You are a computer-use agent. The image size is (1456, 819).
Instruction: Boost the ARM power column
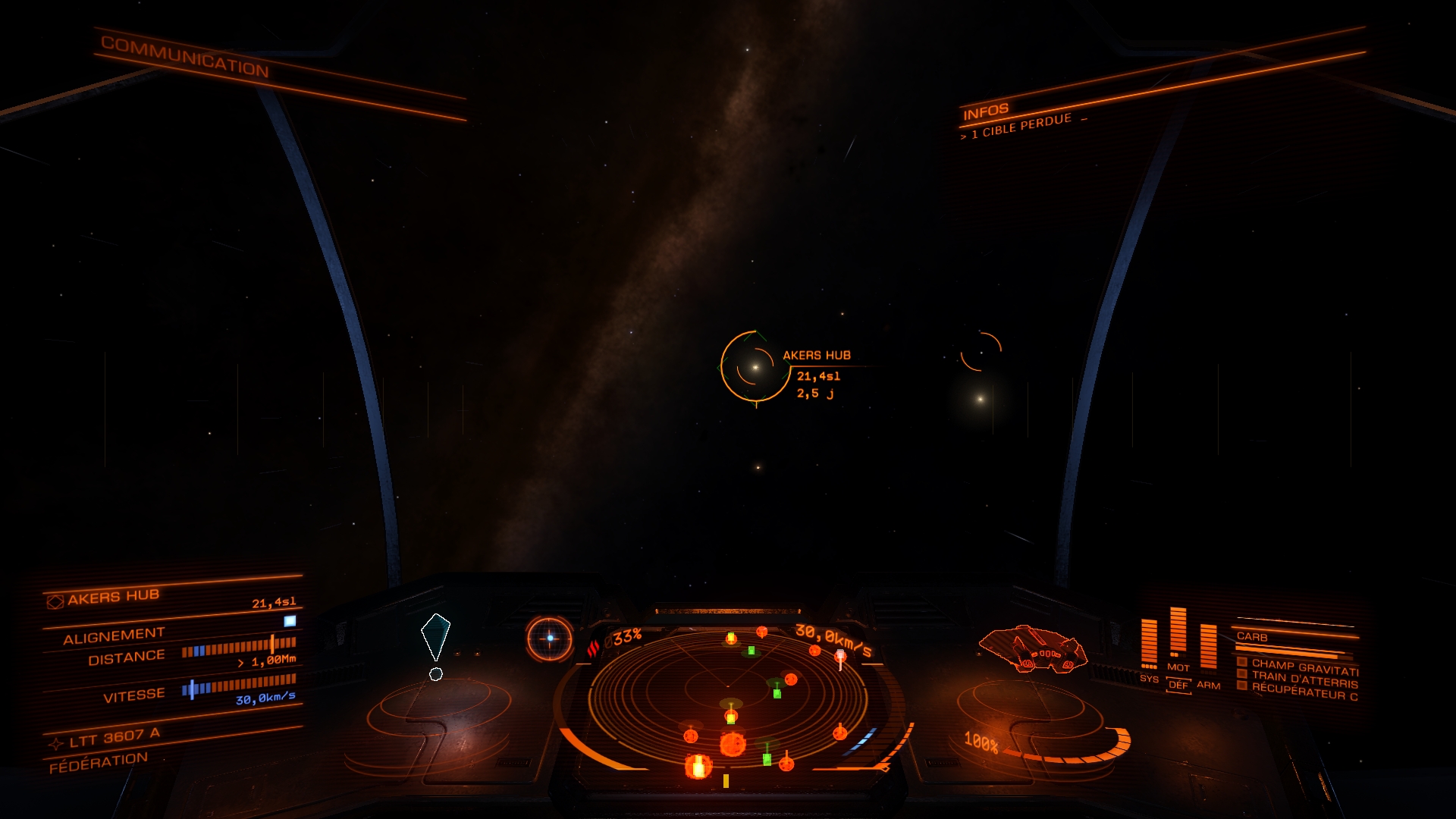[x=1208, y=649]
